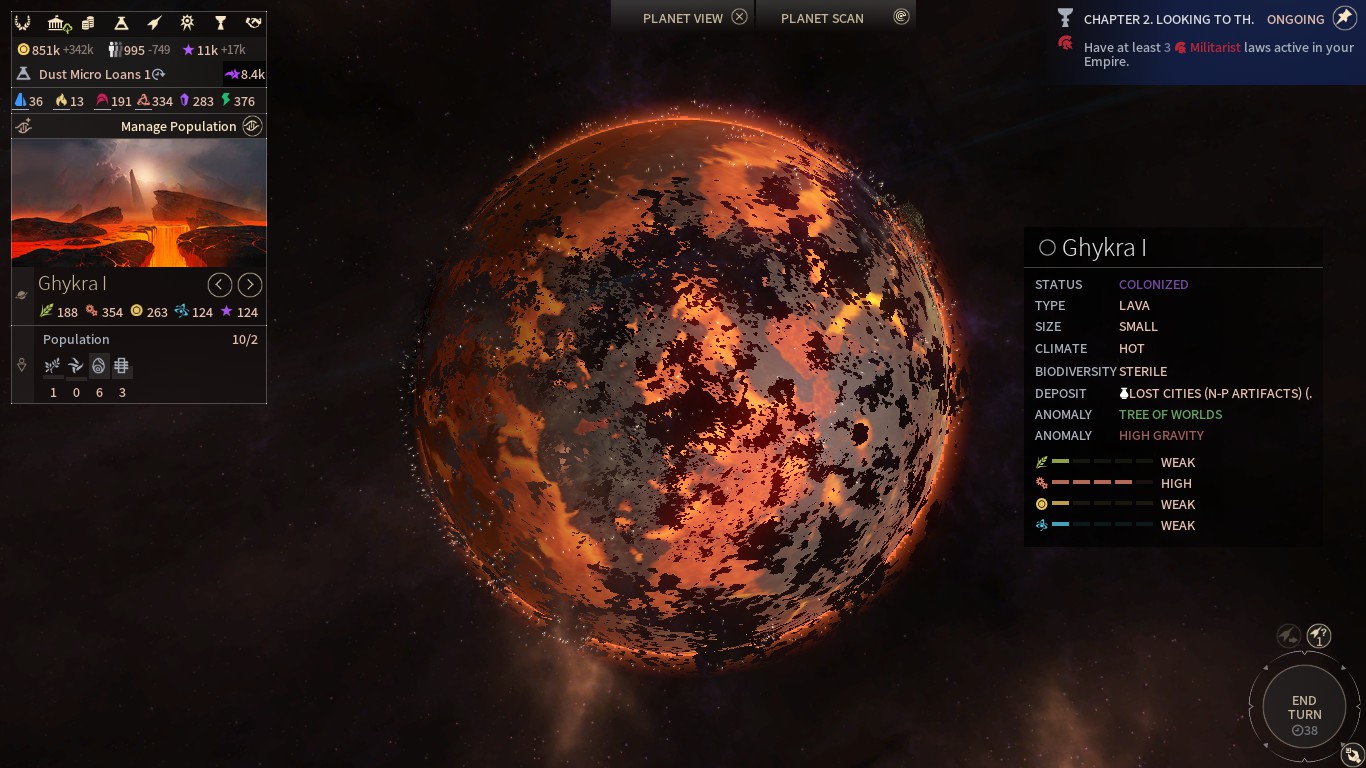
Task: Pin the Chapter 2 quest tracker
Action: coord(1344,18)
